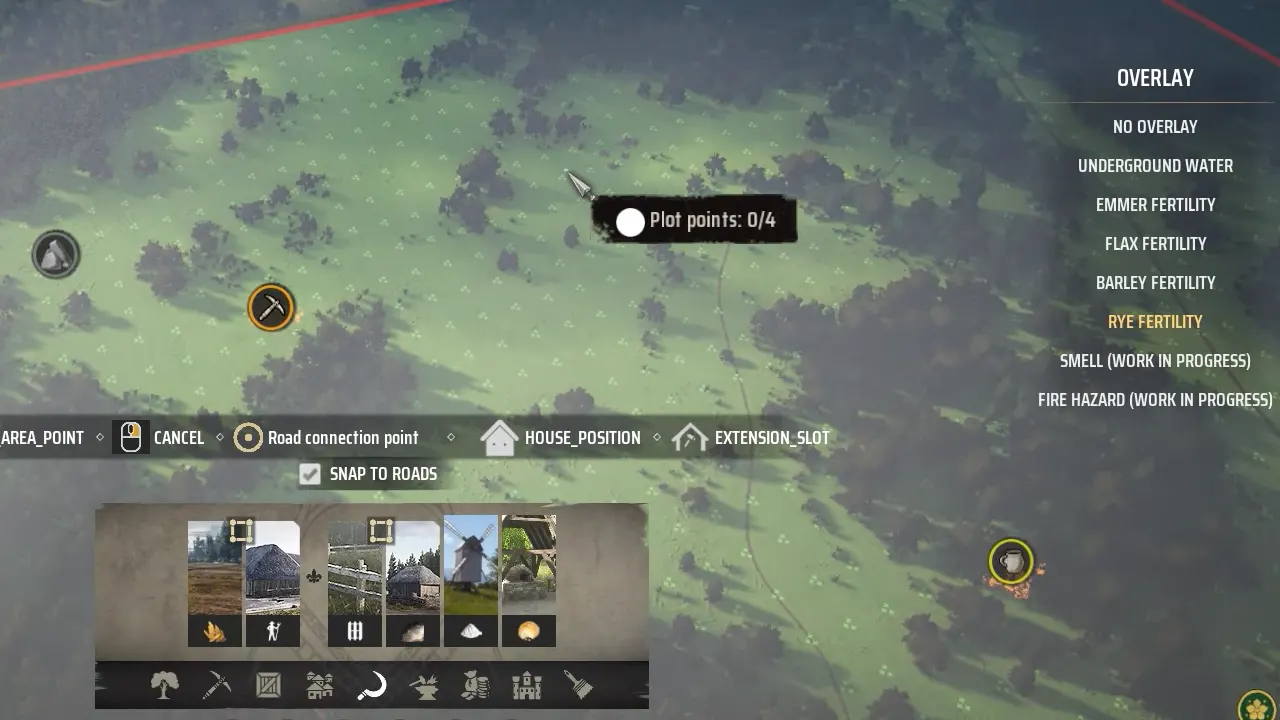Show the Underground Water overlay
Image resolution: width=1280 pixels, height=720 pixels.
pos(1155,166)
